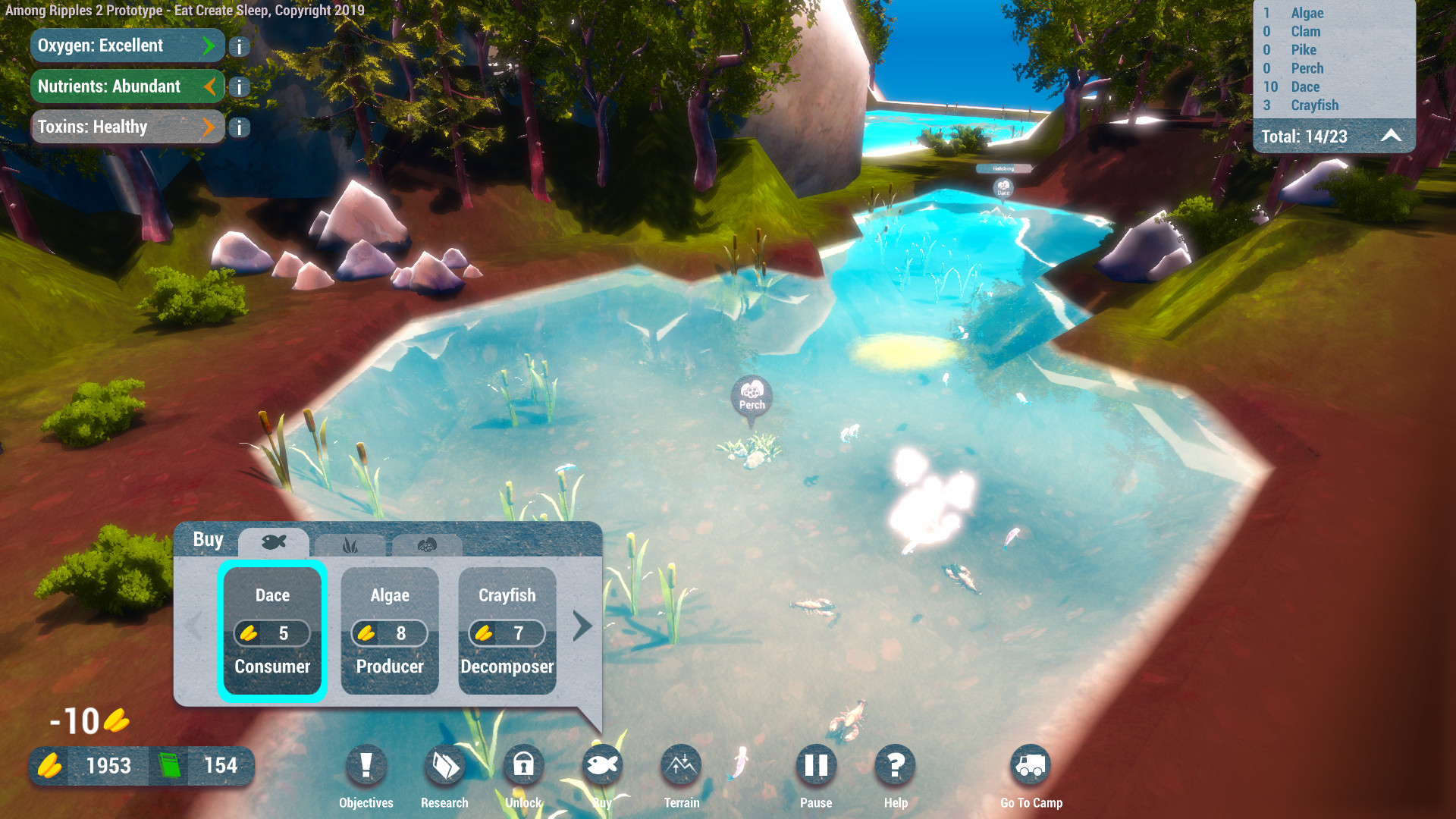Click the Unlock padlock button
This screenshot has width=1456, height=819.
click(523, 766)
